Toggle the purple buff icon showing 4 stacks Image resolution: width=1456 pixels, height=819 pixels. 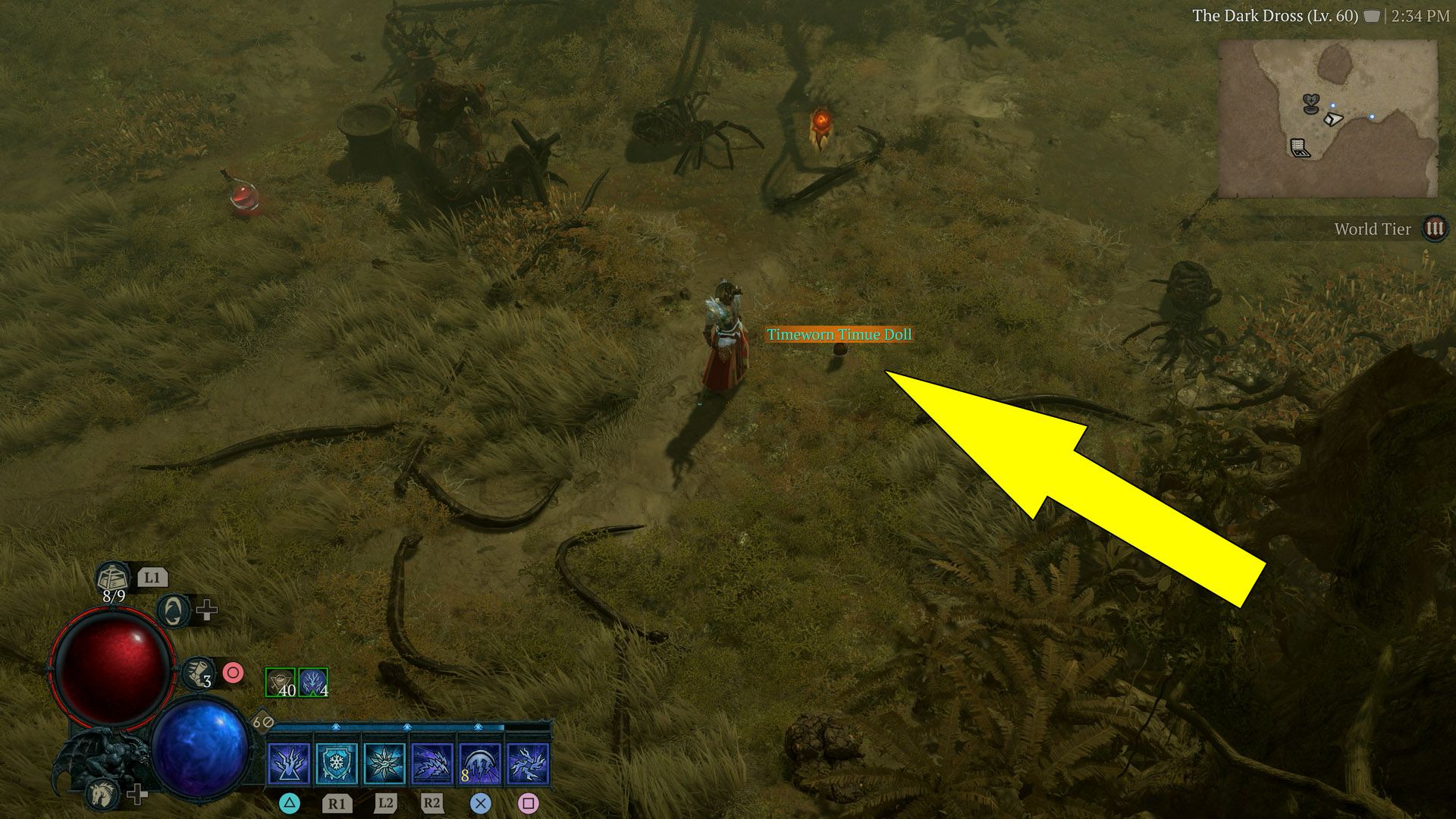point(312,681)
